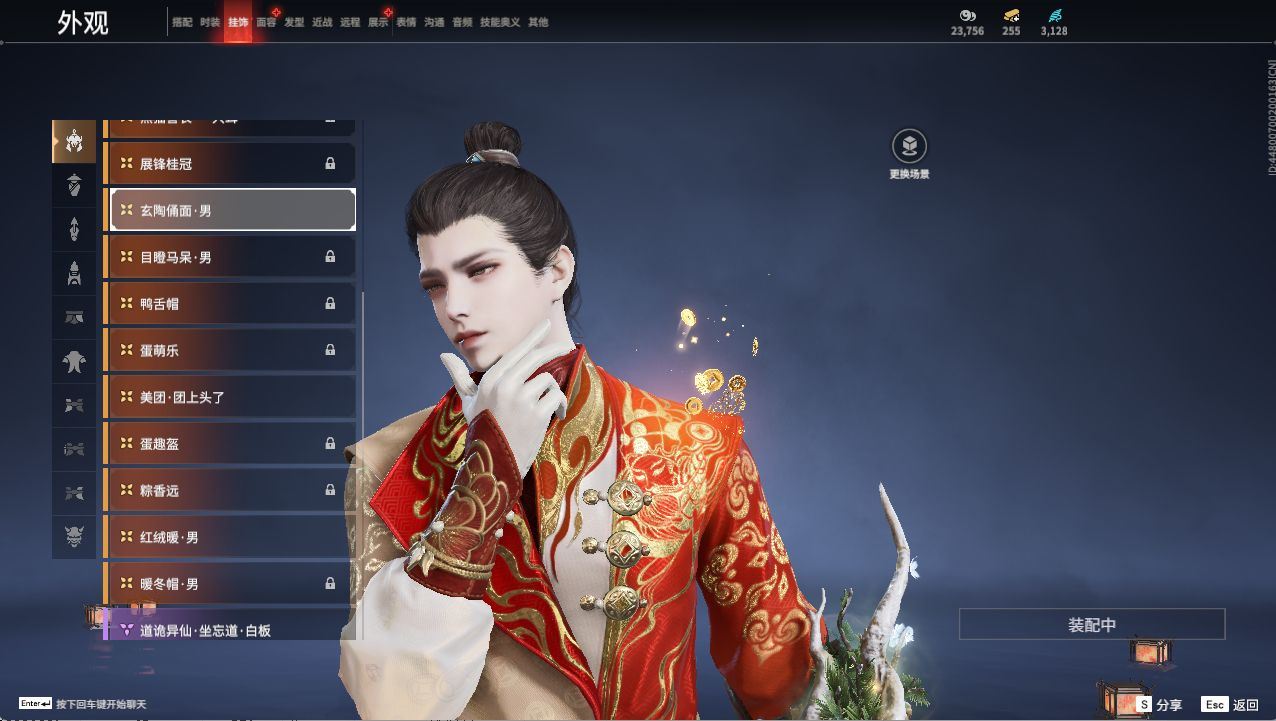The width and height of the screenshot is (1276, 721).
Task: Choose 美团·团上头了 from the list
Action: pos(229,397)
